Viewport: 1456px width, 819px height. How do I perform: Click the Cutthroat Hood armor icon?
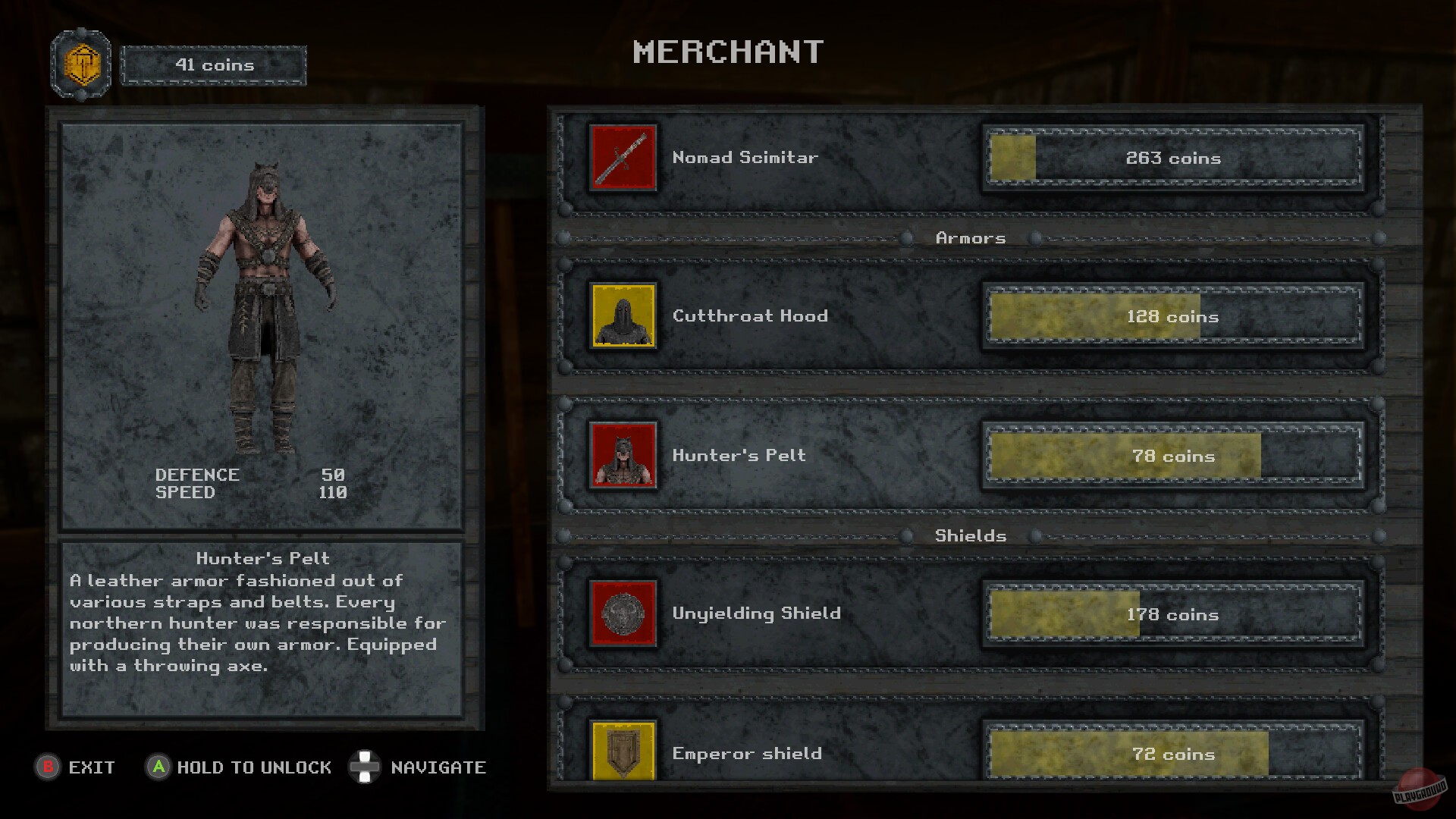[622, 316]
